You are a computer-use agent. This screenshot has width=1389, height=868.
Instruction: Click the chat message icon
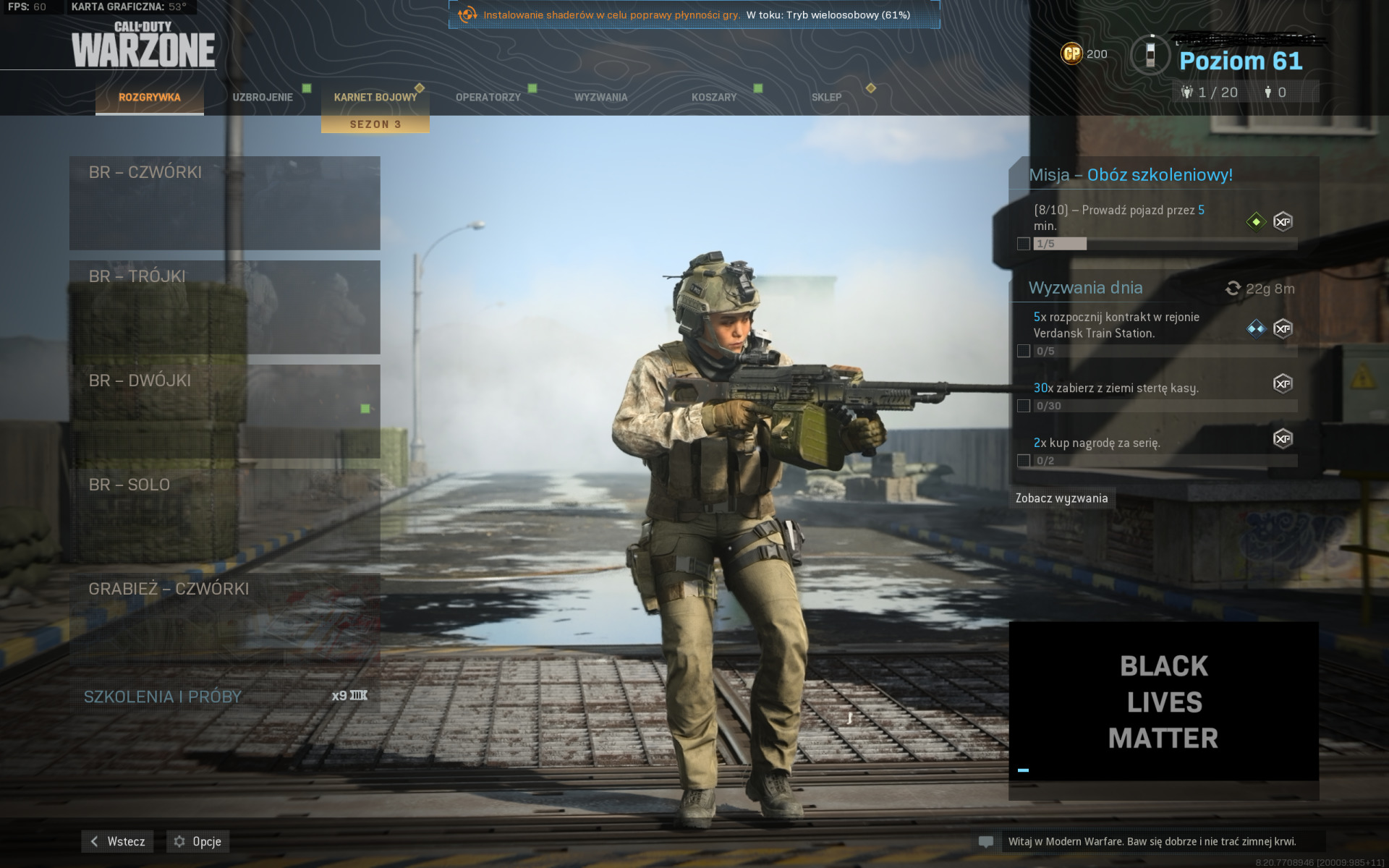985,842
